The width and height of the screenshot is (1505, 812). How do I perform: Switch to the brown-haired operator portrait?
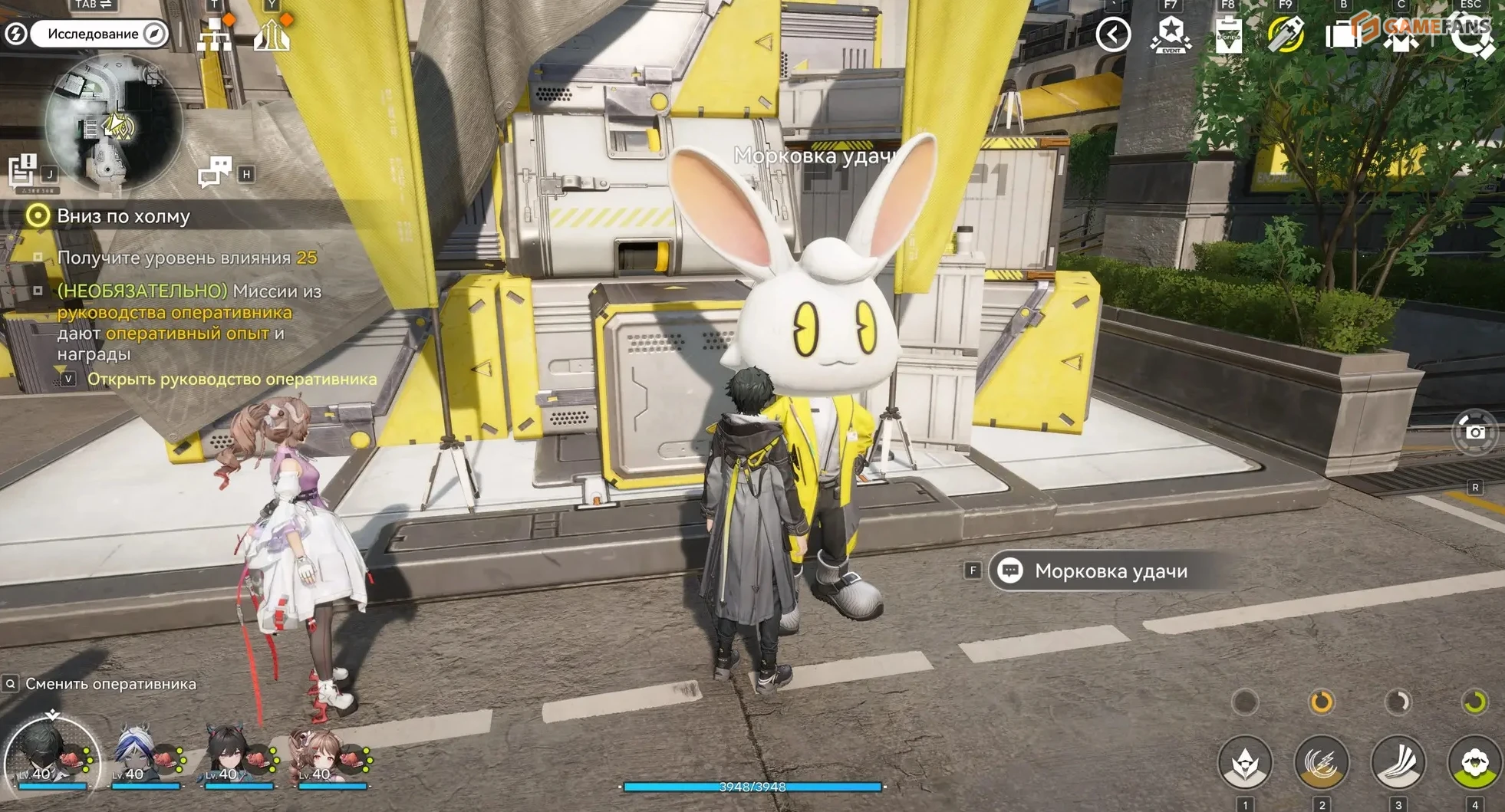point(330,754)
